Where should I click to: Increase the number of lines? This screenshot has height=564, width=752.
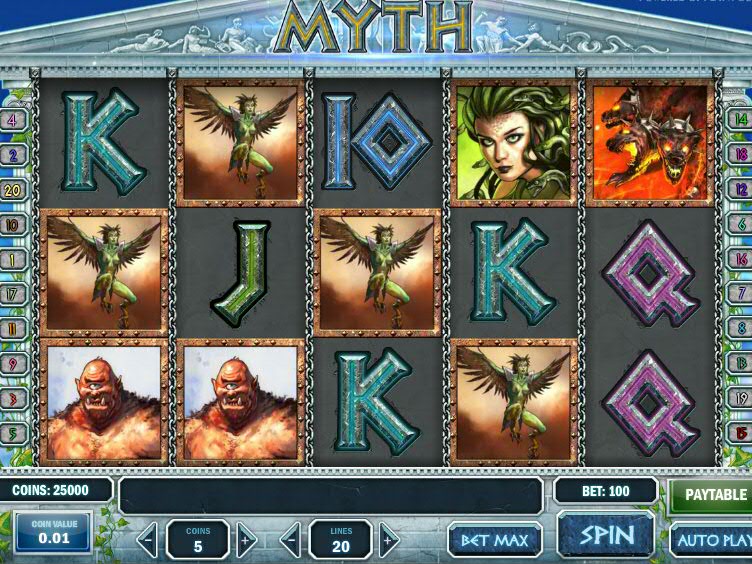(x=389, y=540)
